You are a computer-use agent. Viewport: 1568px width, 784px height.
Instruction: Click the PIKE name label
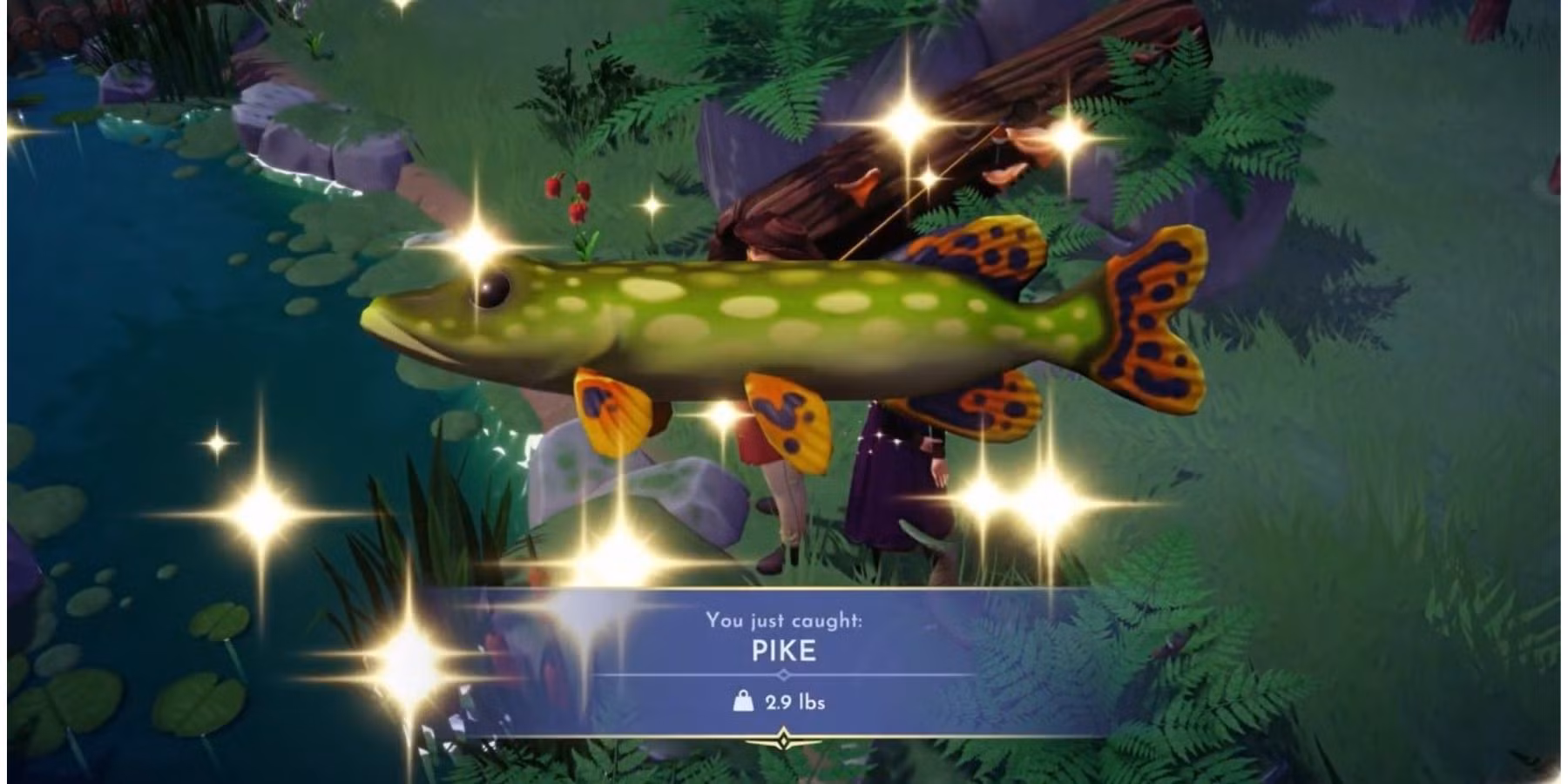tap(783, 650)
